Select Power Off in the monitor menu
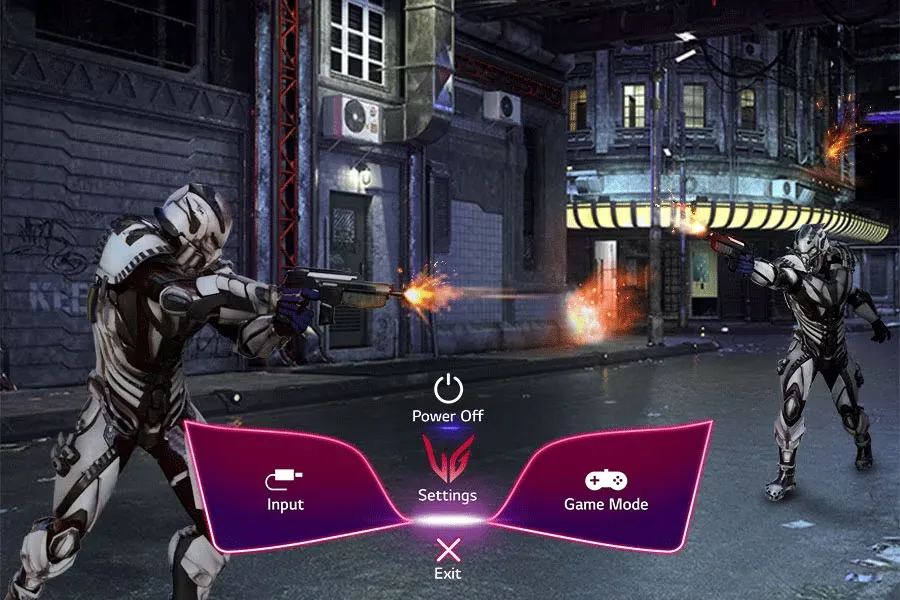This screenshot has height=600, width=900. [448, 397]
